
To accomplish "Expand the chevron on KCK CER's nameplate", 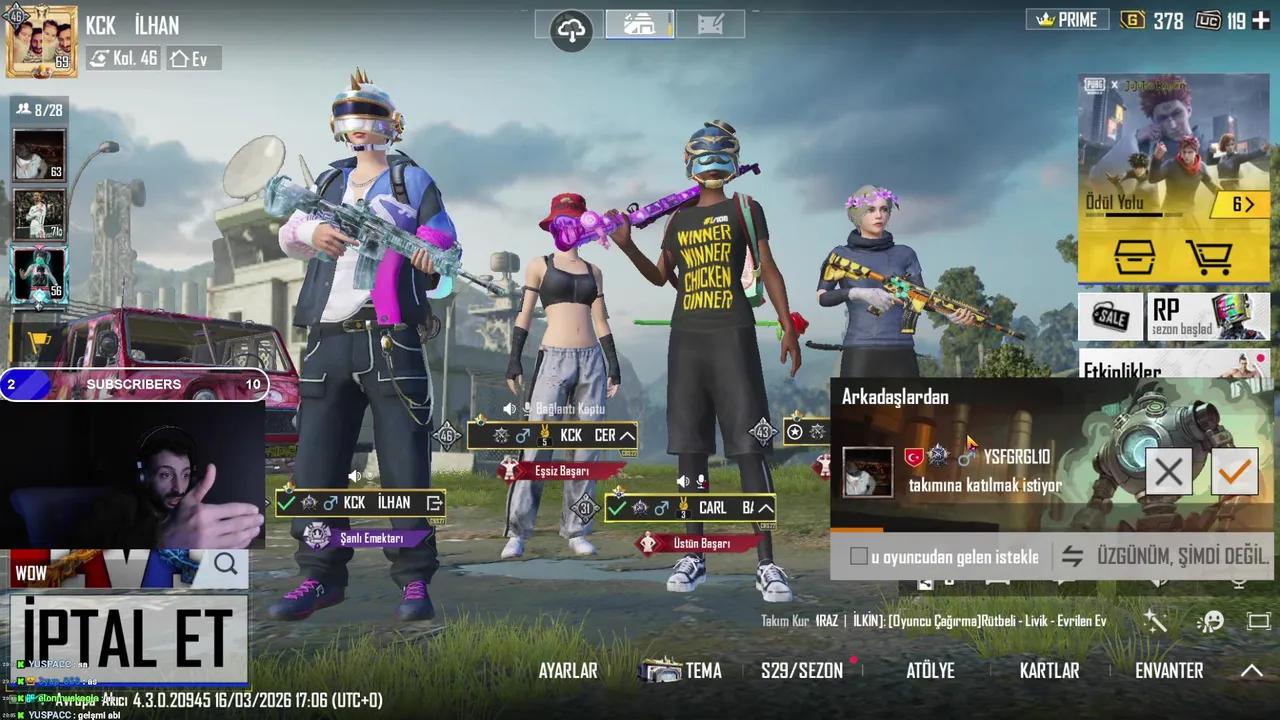I will (x=627, y=435).
